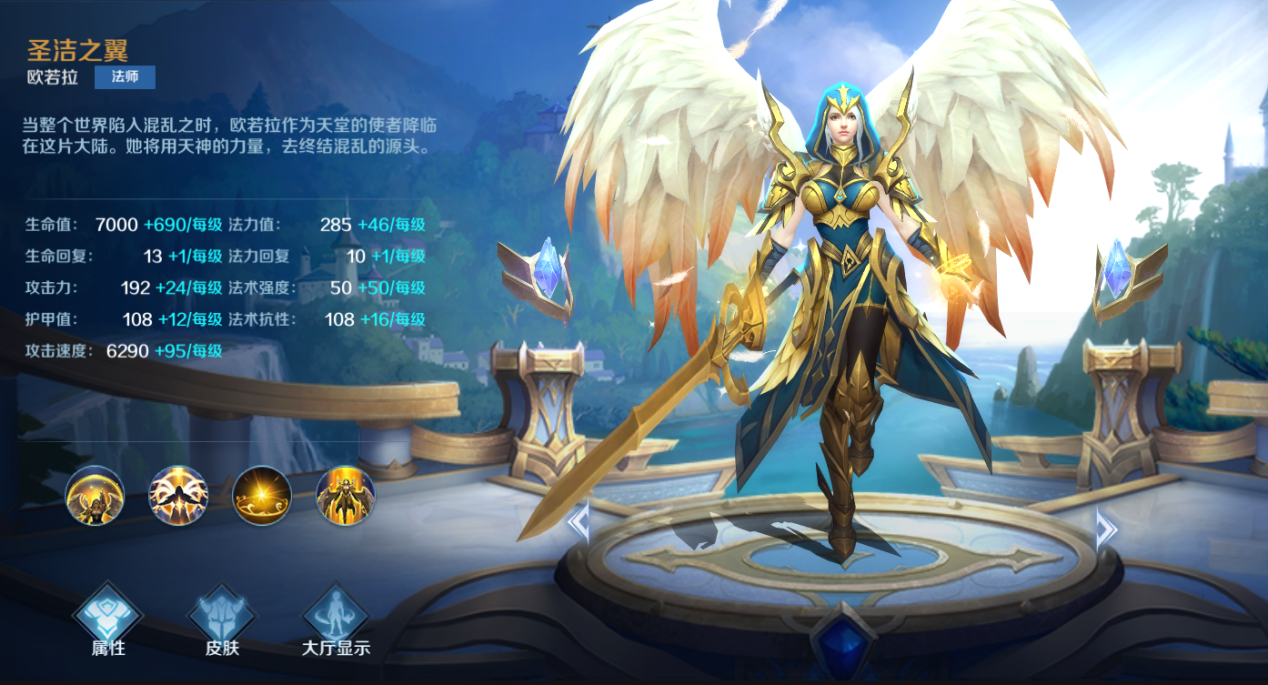View the golden shield dome skill
The width and height of the screenshot is (1268, 685).
(x=95, y=496)
